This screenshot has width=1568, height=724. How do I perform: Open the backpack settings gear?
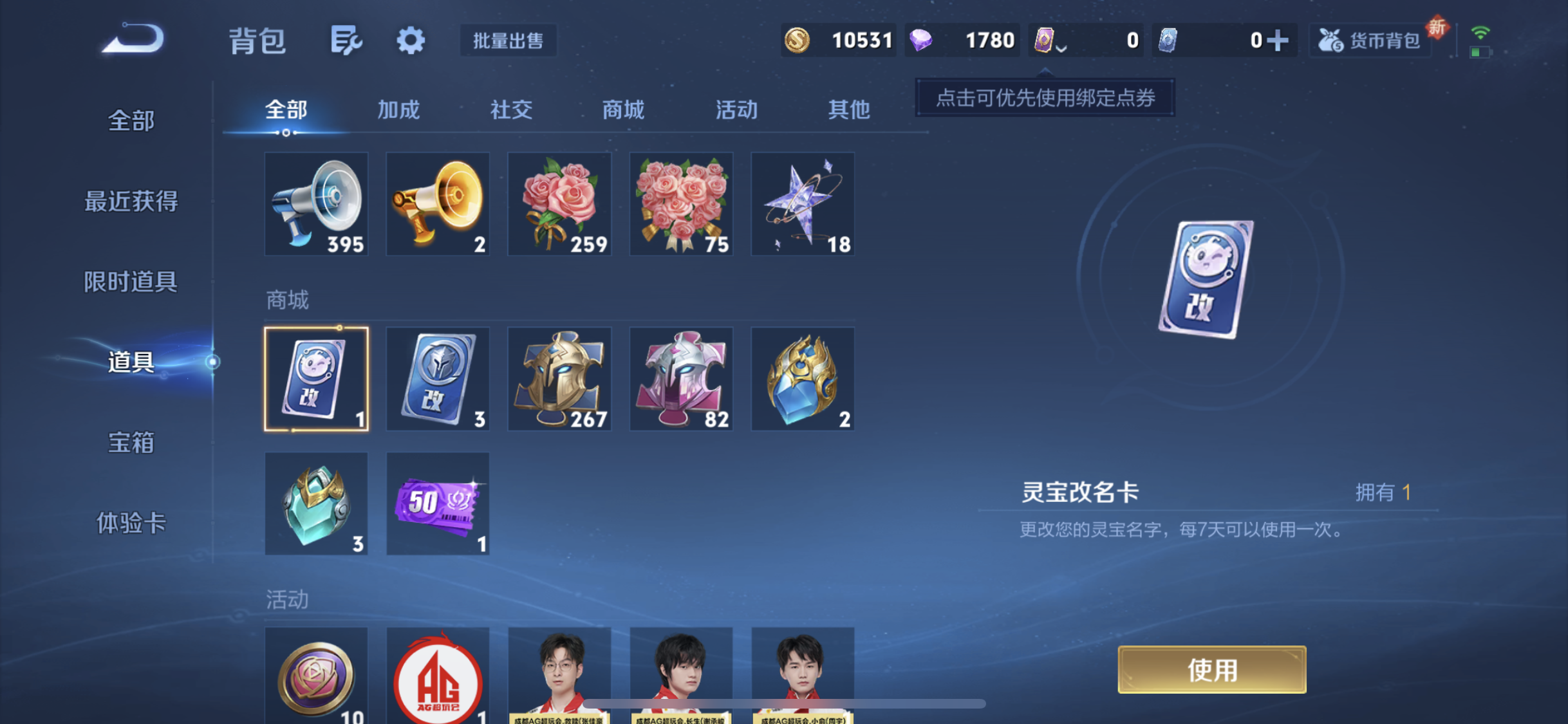pos(410,40)
